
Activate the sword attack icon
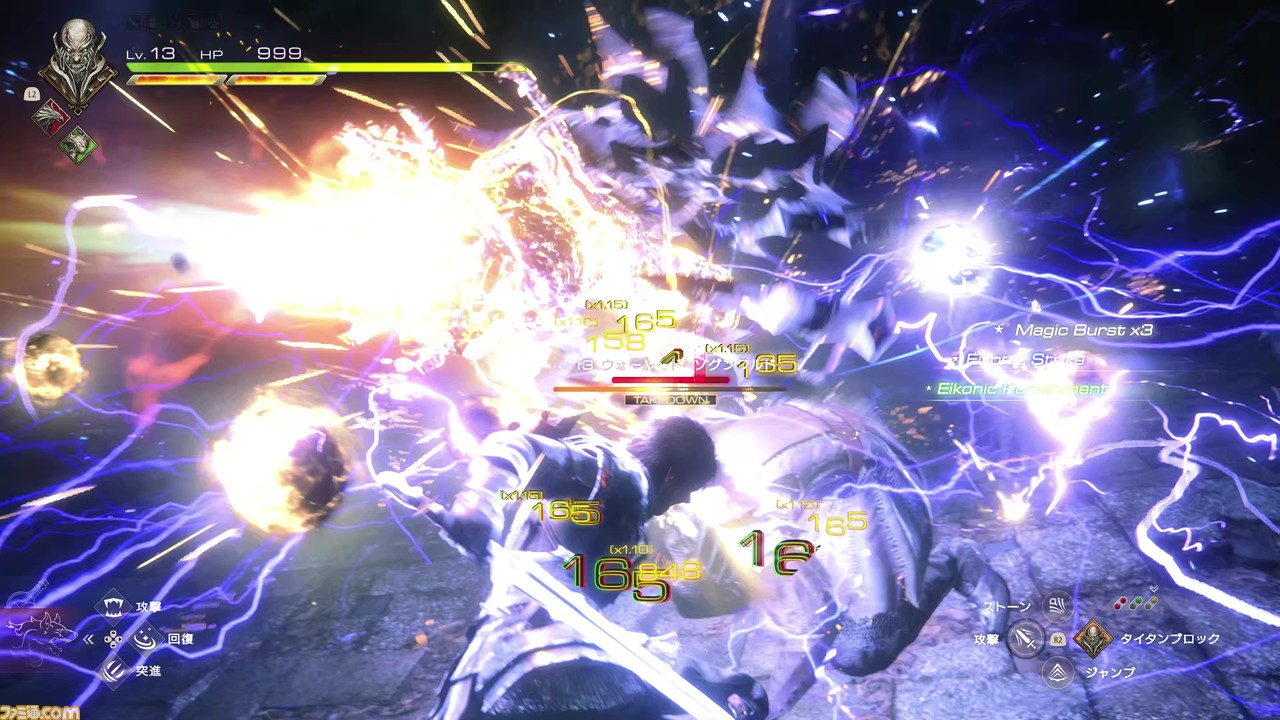(1024, 638)
